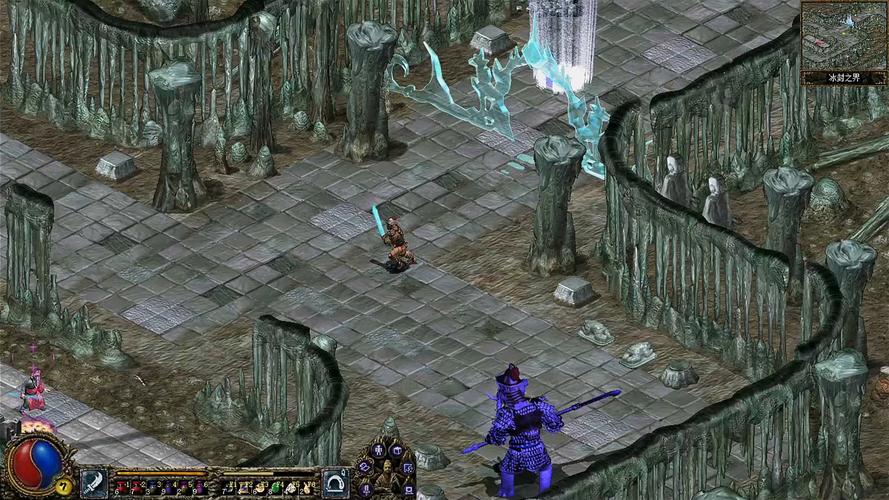This screenshot has height=500, width=889.
Task: Click the 冰封之界 location label
Action: click(843, 77)
